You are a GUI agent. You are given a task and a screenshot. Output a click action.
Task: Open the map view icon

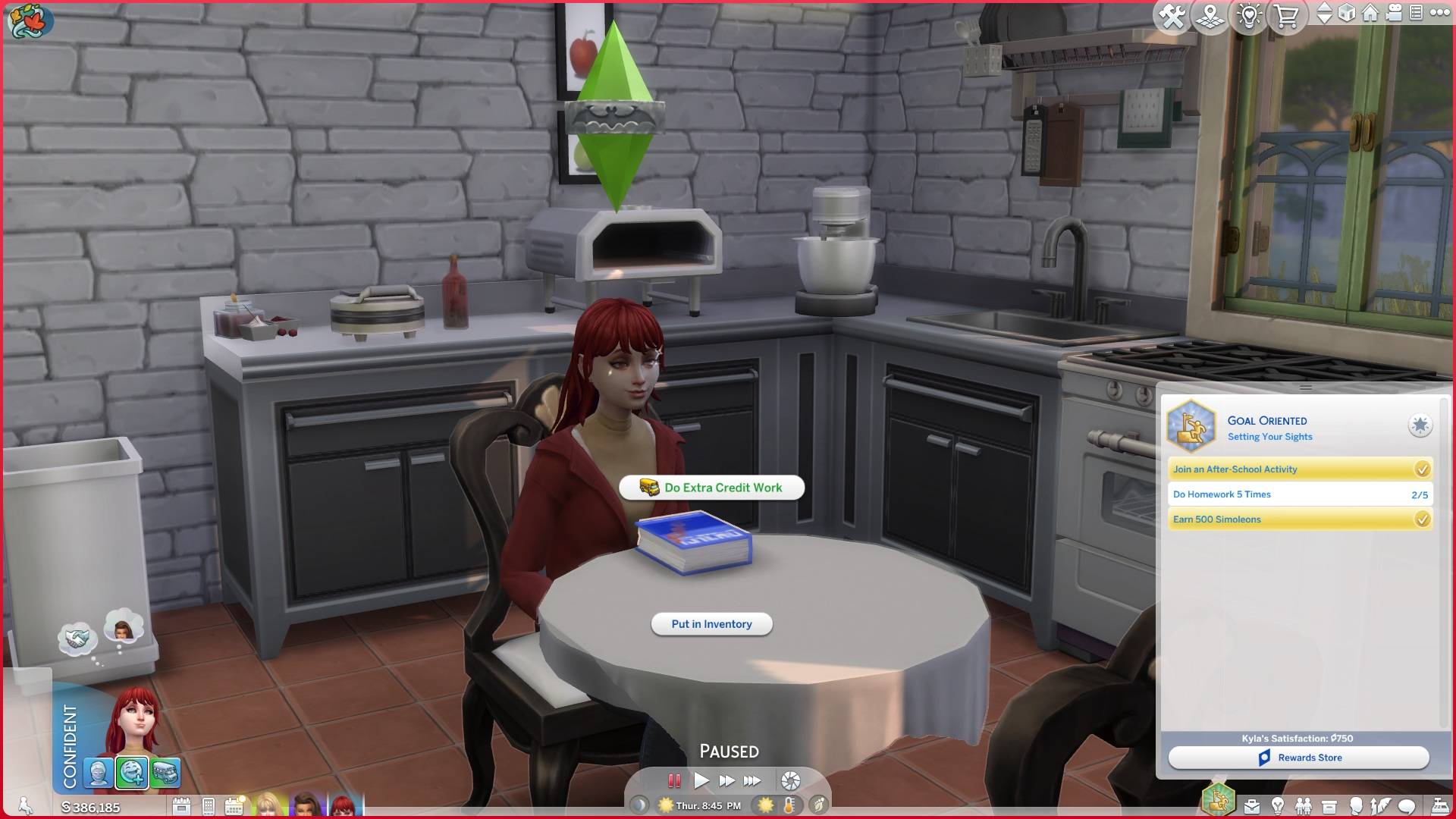[x=1210, y=15]
